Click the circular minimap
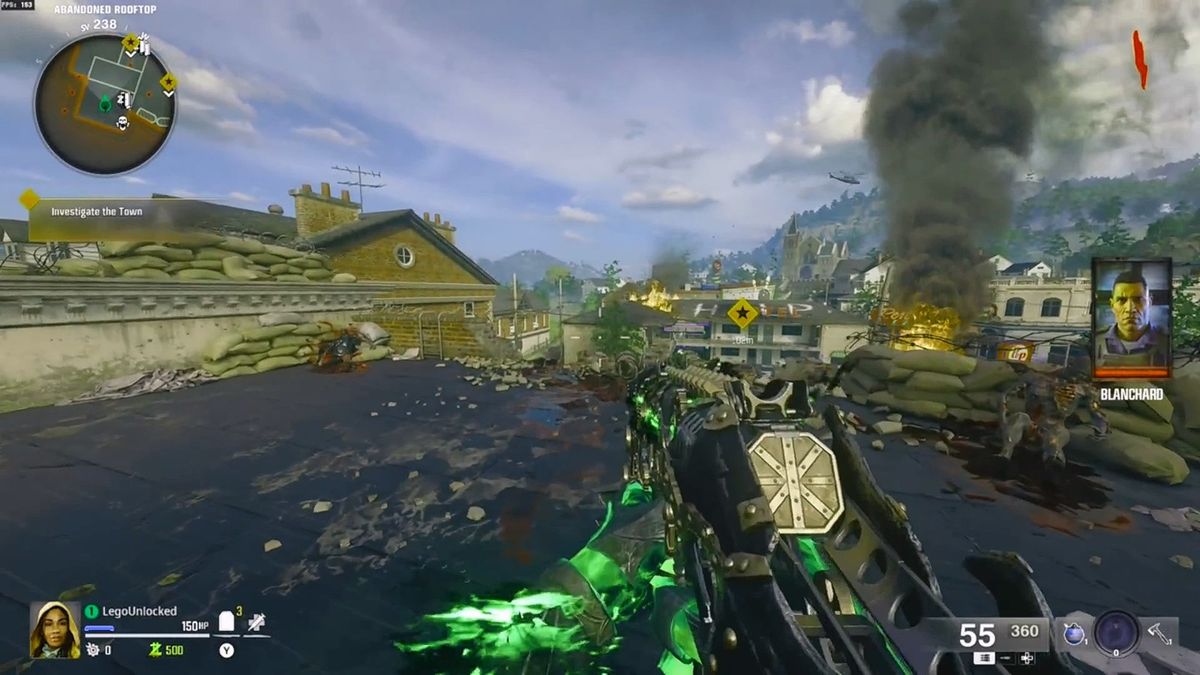The image size is (1200, 675). click(x=105, y=104)
